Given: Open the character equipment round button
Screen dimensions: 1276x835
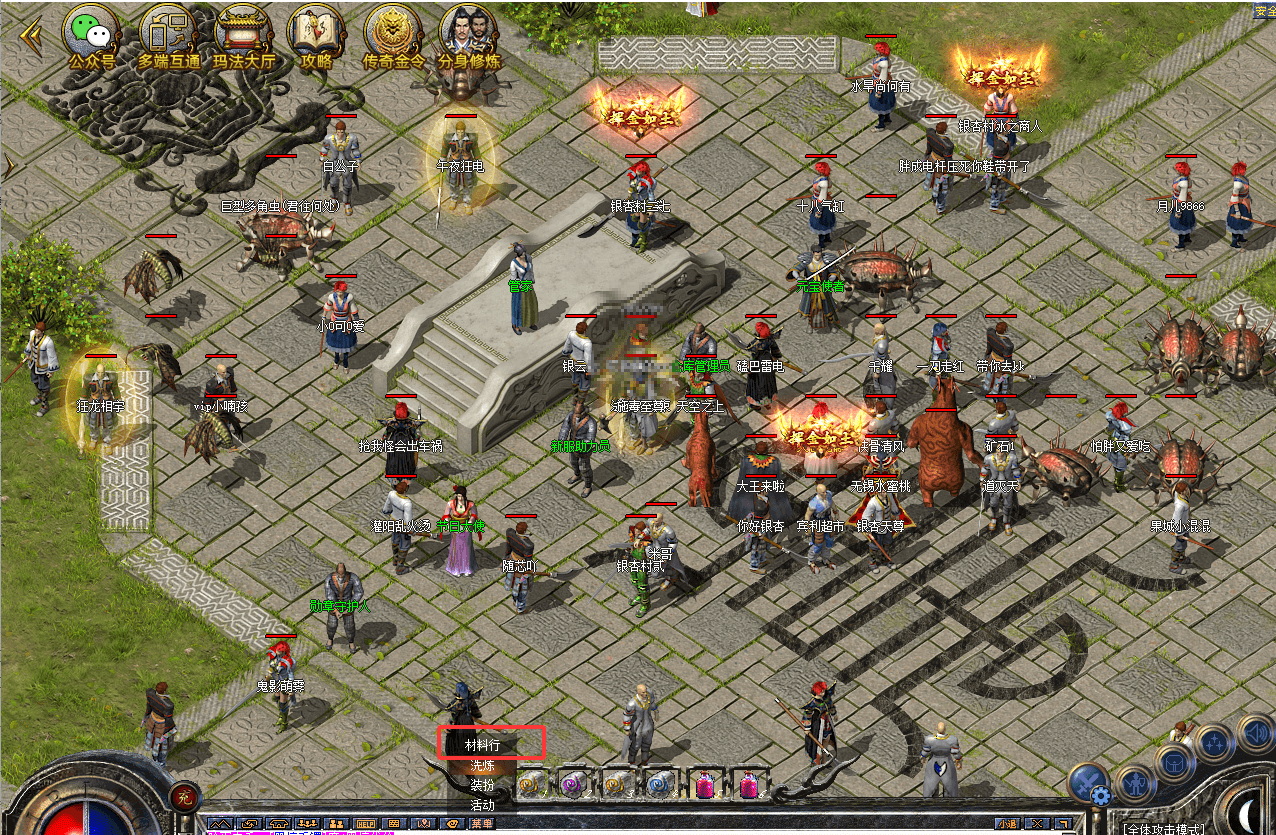Looking at the screenshot, I should tap(1135, 782).
